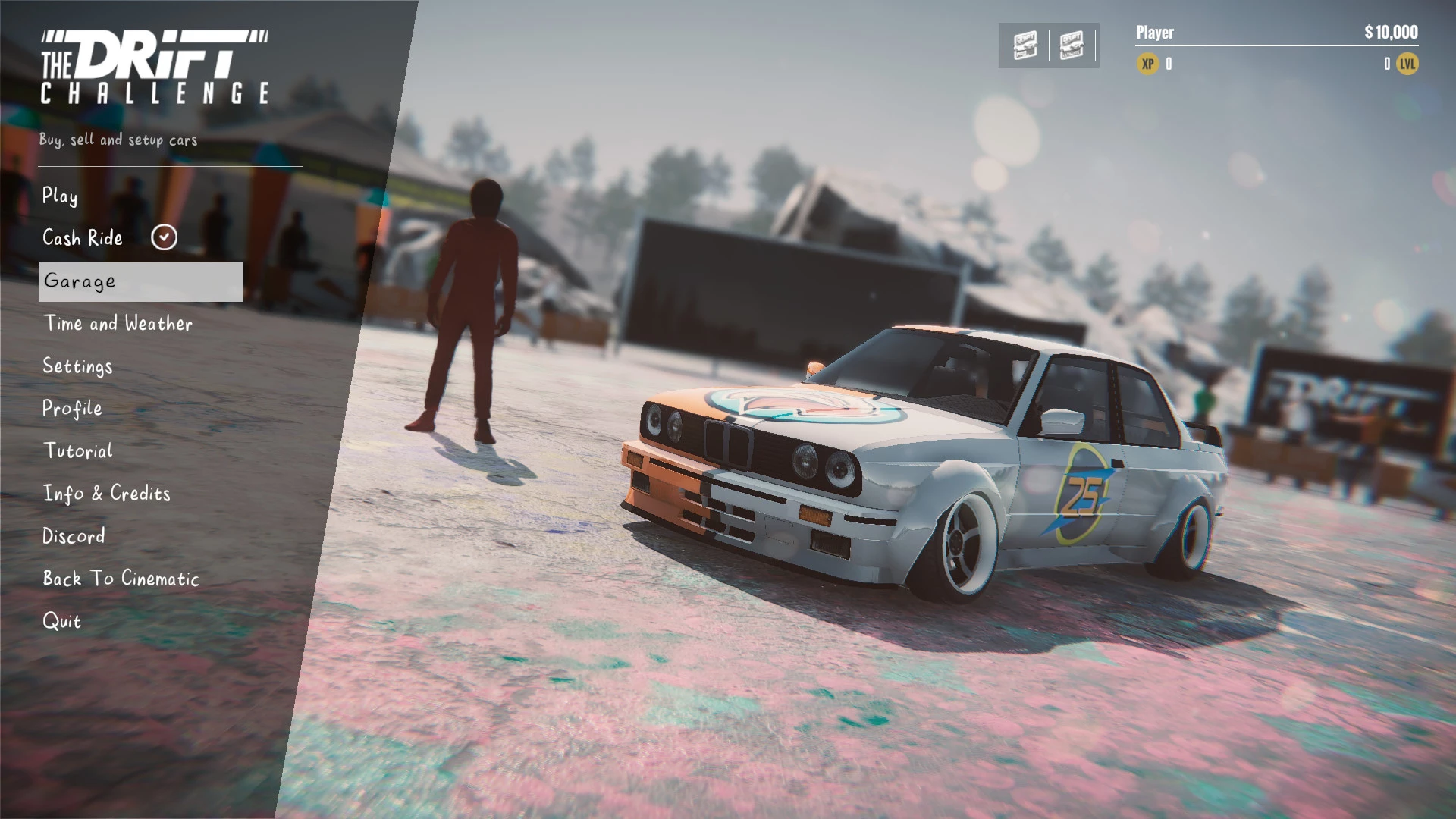Image resolution: width=1456 pixels, height=819 pixels.
Task: Go to the Settings menu
Action: (x=77, y=366)
